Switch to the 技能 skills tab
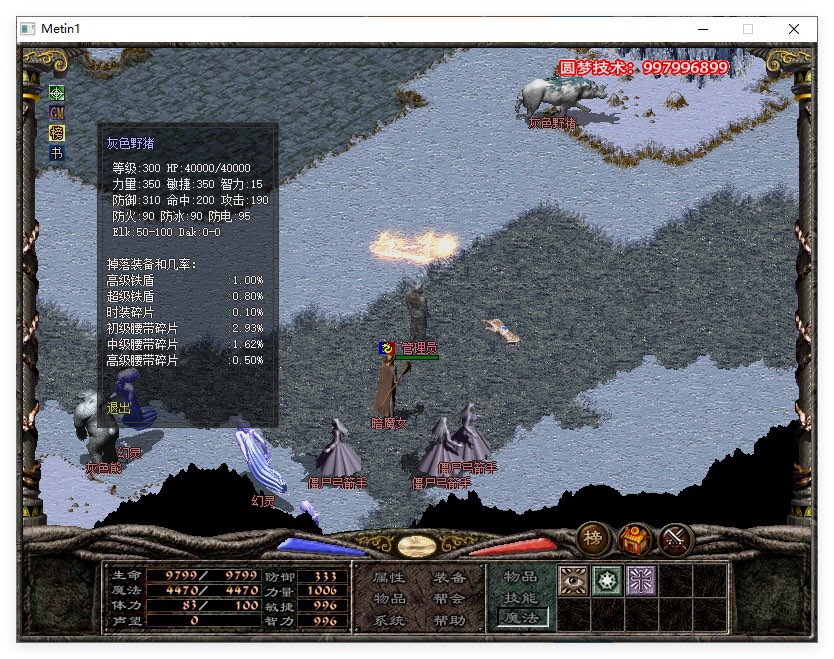Screen dimensions: 834x659 pyautogui.click(x=520, y=598)
